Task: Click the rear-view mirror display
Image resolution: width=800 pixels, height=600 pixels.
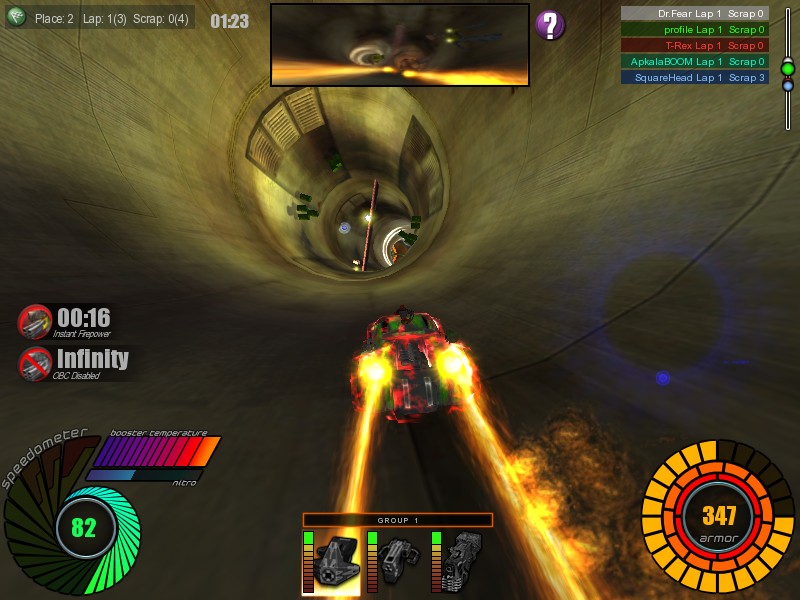Action: coord(399,44)
